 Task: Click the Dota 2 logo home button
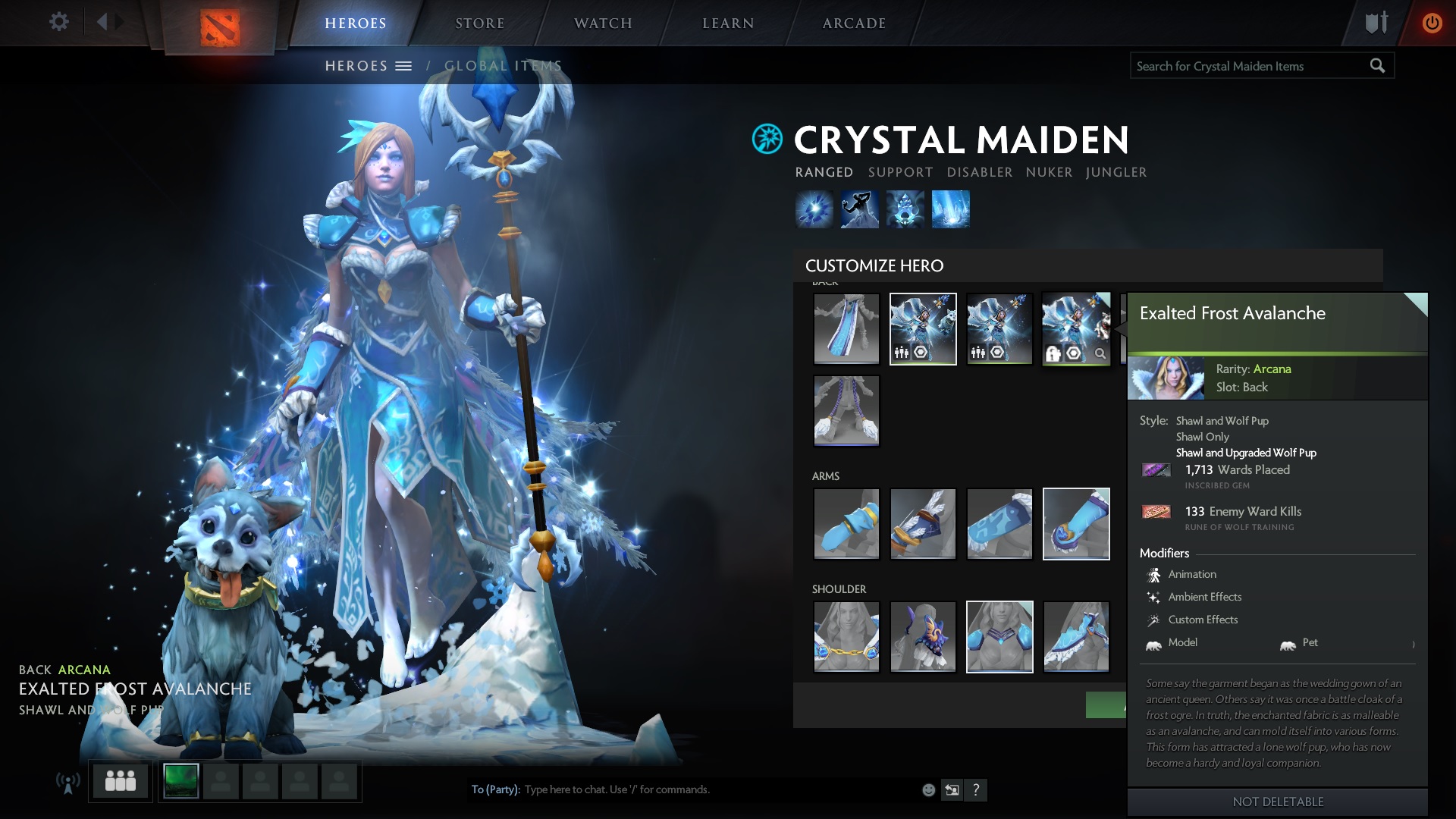point(220,28)
